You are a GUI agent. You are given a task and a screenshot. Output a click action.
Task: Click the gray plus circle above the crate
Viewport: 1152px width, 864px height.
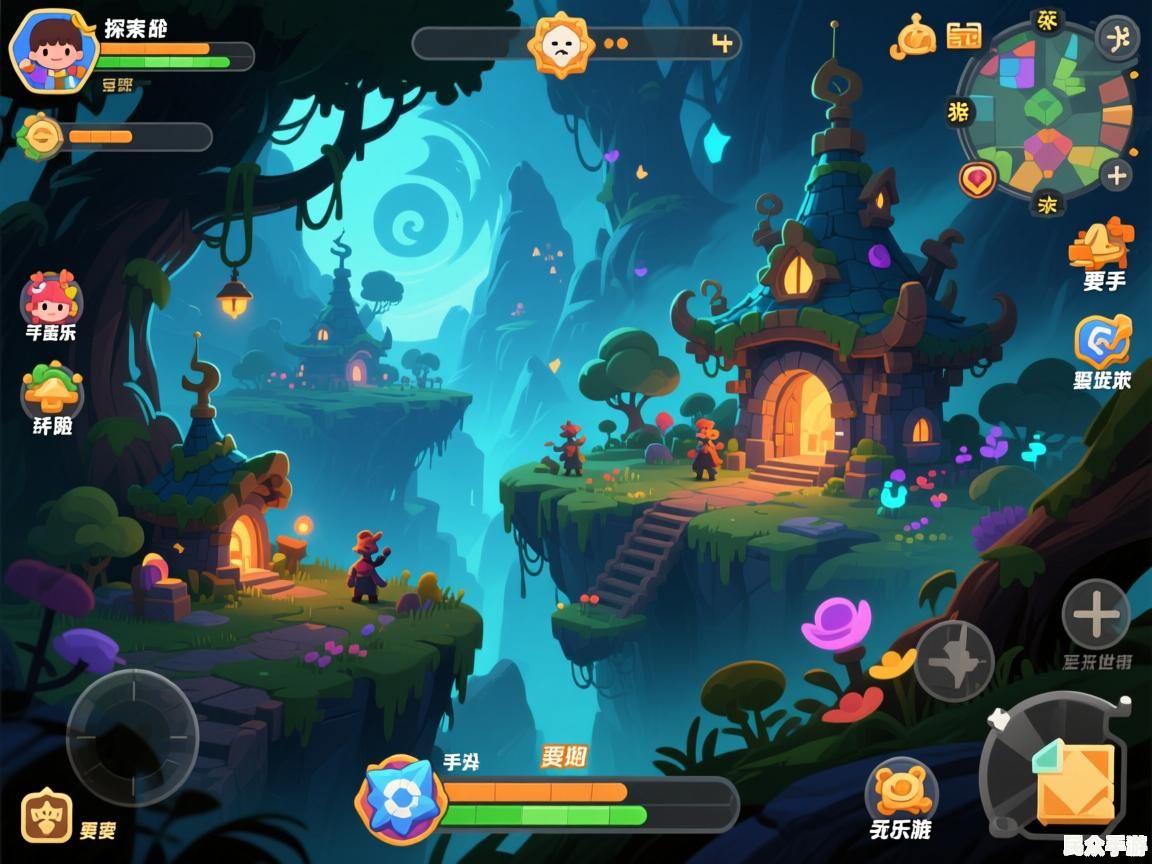pos(1095,614)
